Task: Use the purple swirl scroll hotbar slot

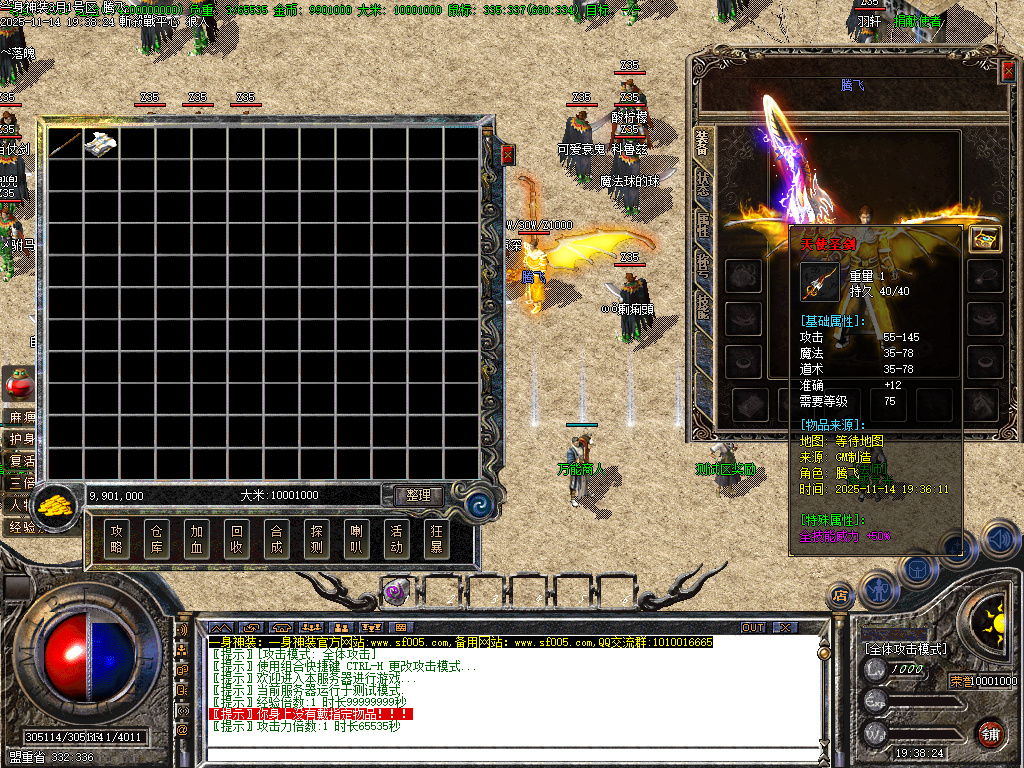Action: click(x=396, y=592)
